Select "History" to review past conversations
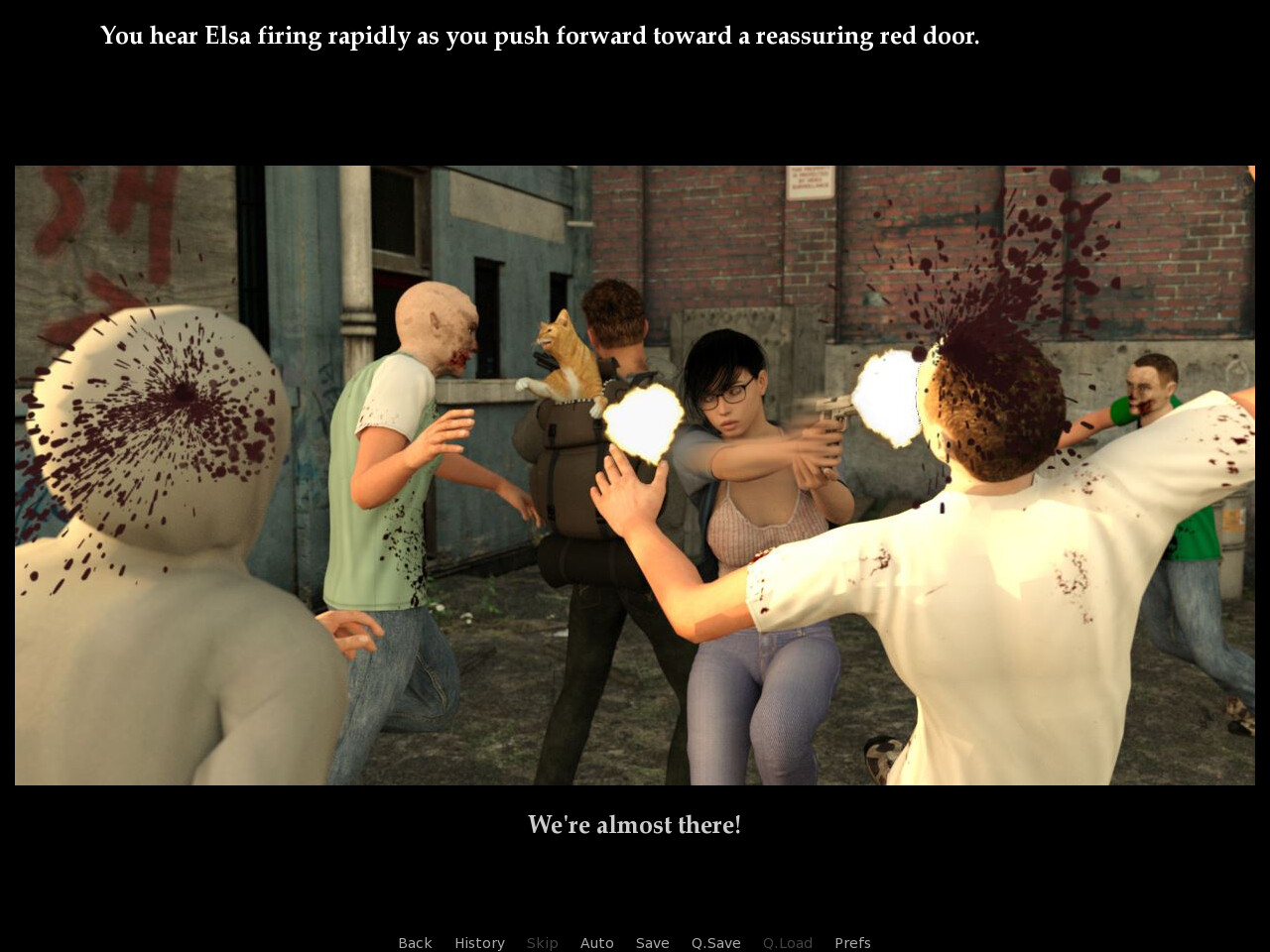This screenshot has height=952, width=1270. pyautogui.click(x=479, y=942)
